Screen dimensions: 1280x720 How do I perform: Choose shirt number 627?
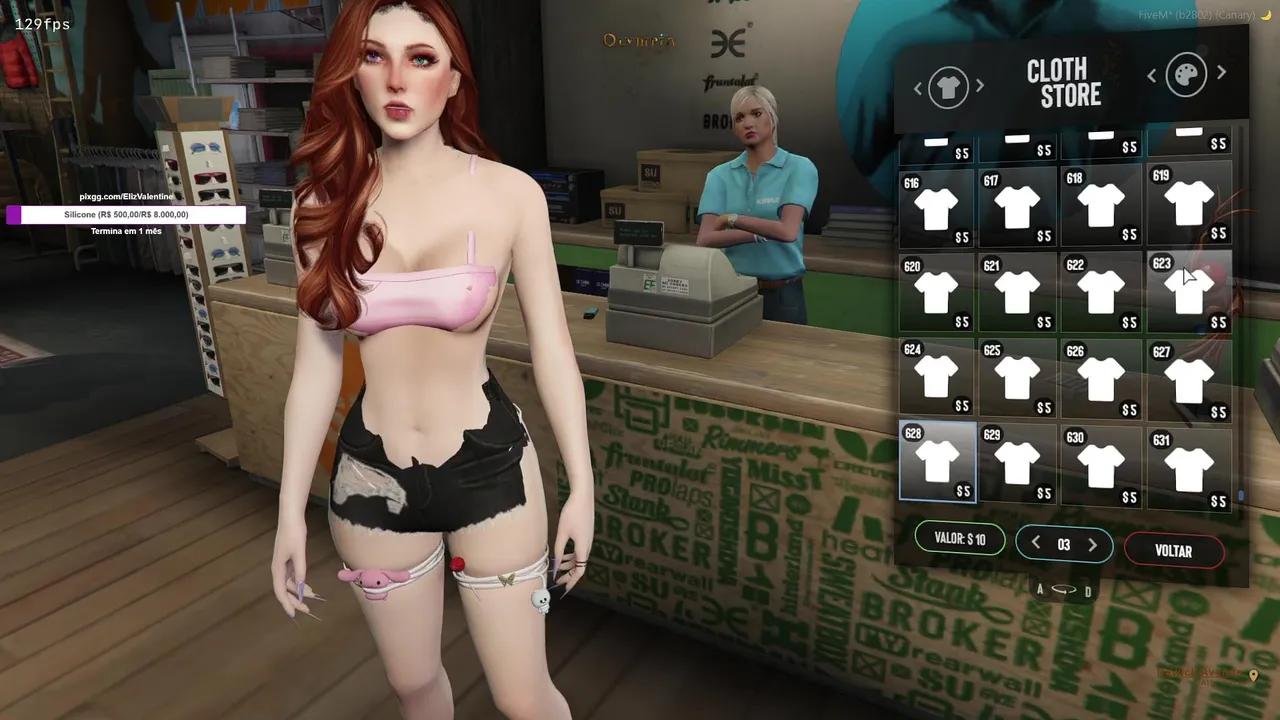click(1188, 380)
